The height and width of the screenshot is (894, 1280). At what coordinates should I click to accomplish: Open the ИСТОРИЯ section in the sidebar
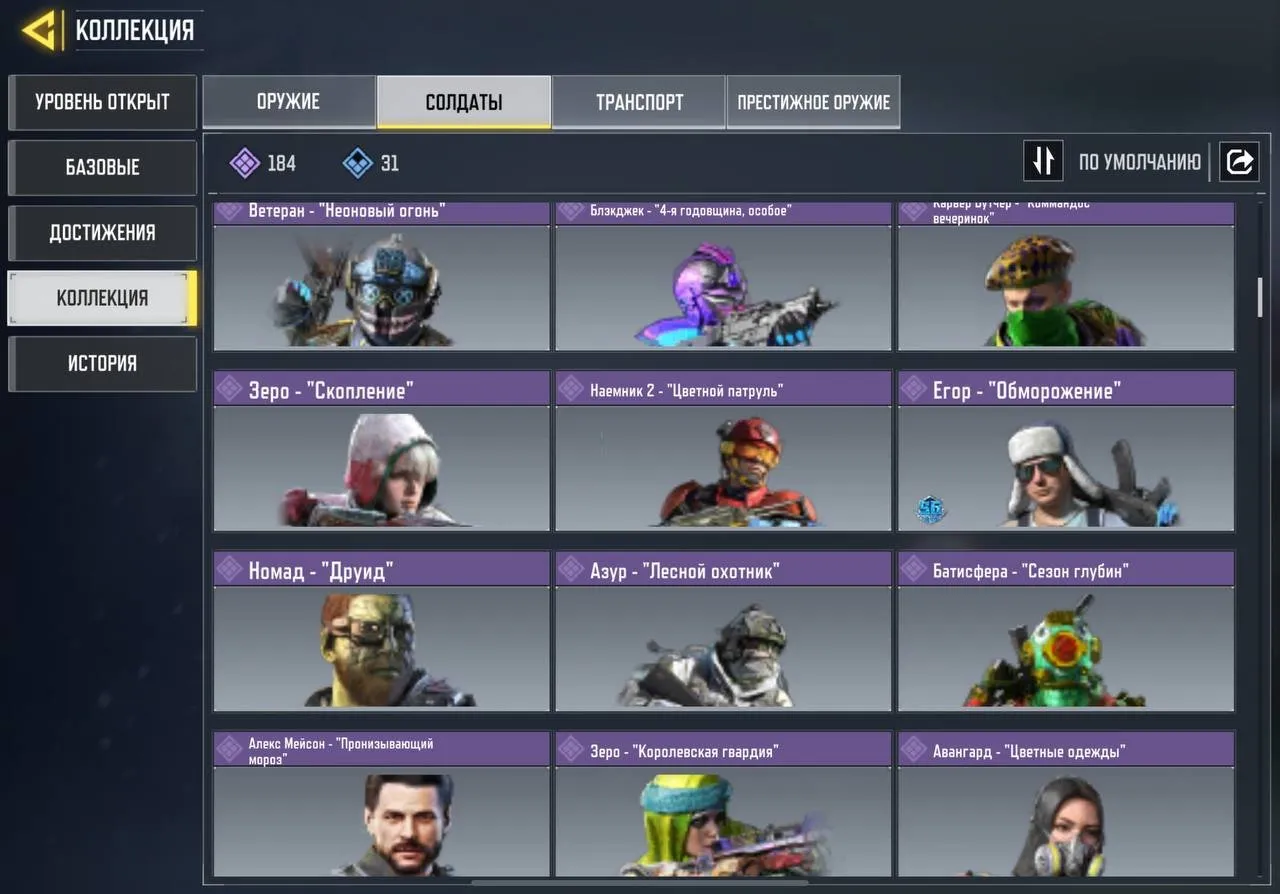click(102, 363)
